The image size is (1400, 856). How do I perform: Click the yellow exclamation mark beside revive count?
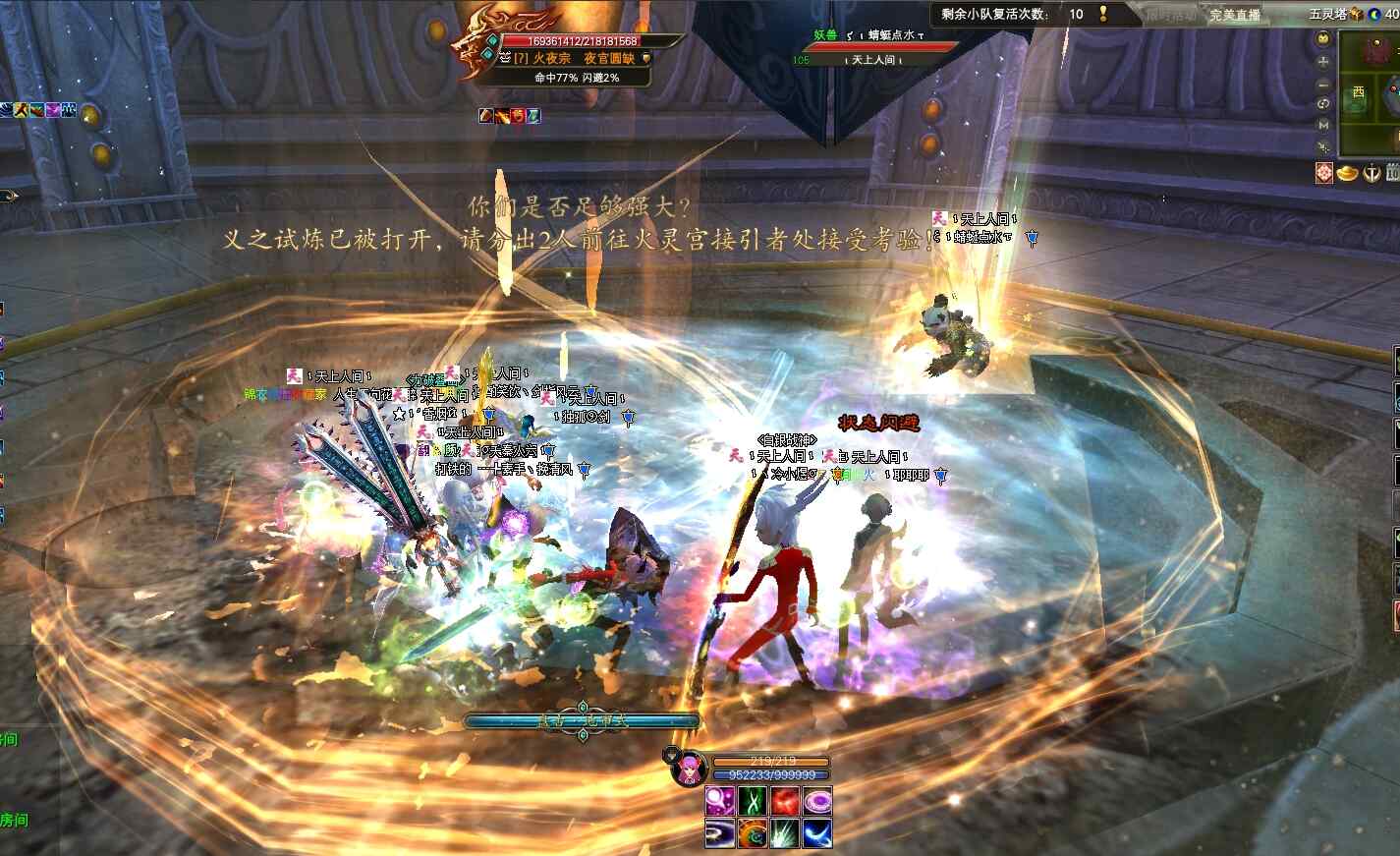(1103, 14)
